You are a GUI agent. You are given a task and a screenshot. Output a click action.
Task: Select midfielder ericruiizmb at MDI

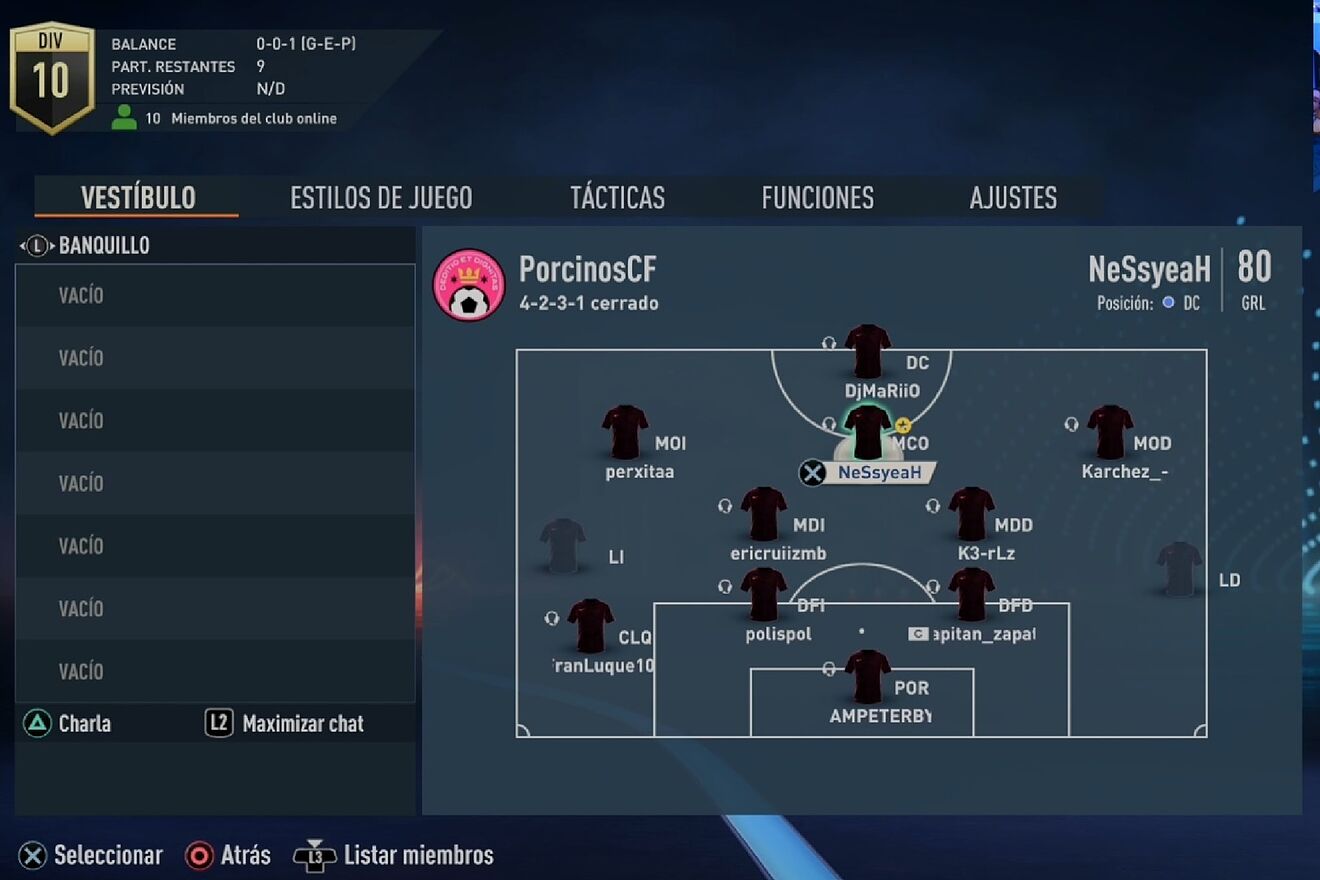pyautogui.click(x=763, y=514)
